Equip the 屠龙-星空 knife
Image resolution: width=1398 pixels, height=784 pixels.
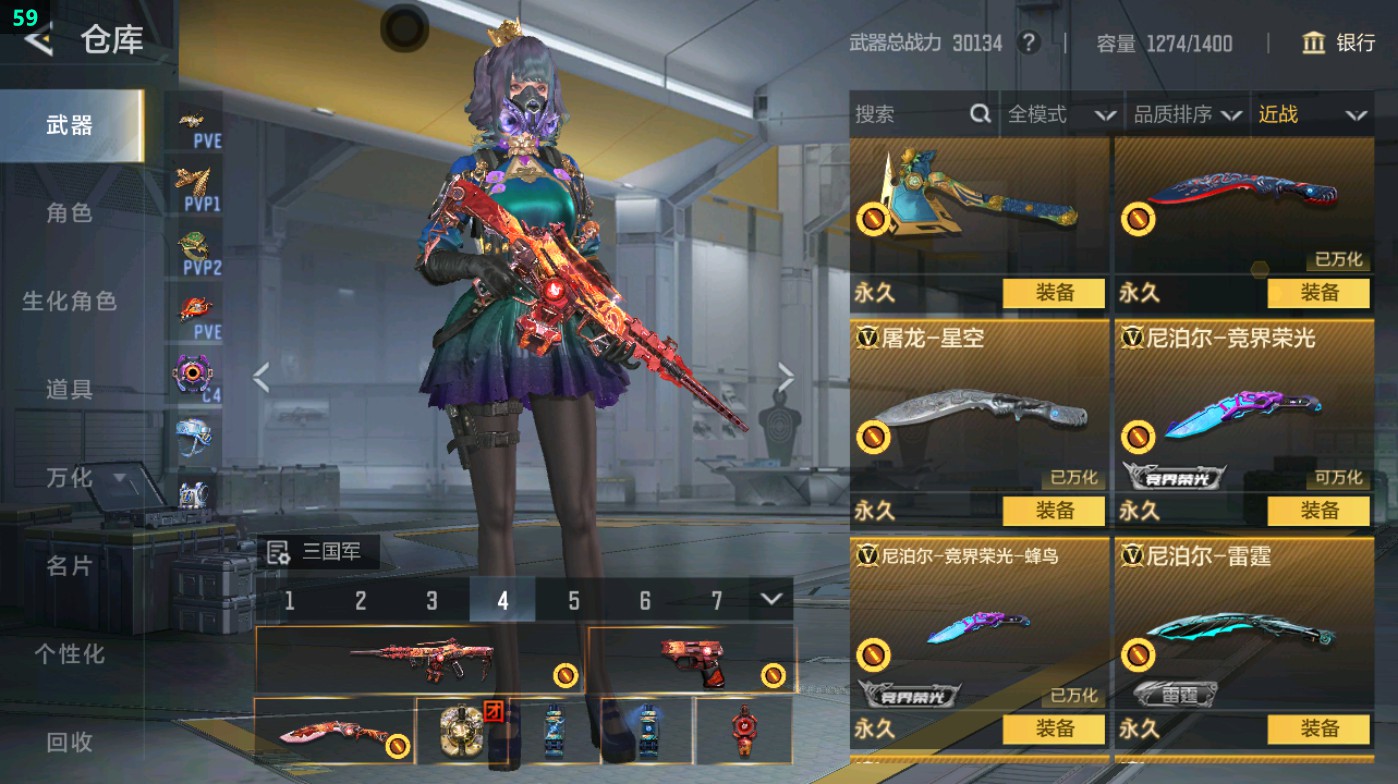(1054, 510)
